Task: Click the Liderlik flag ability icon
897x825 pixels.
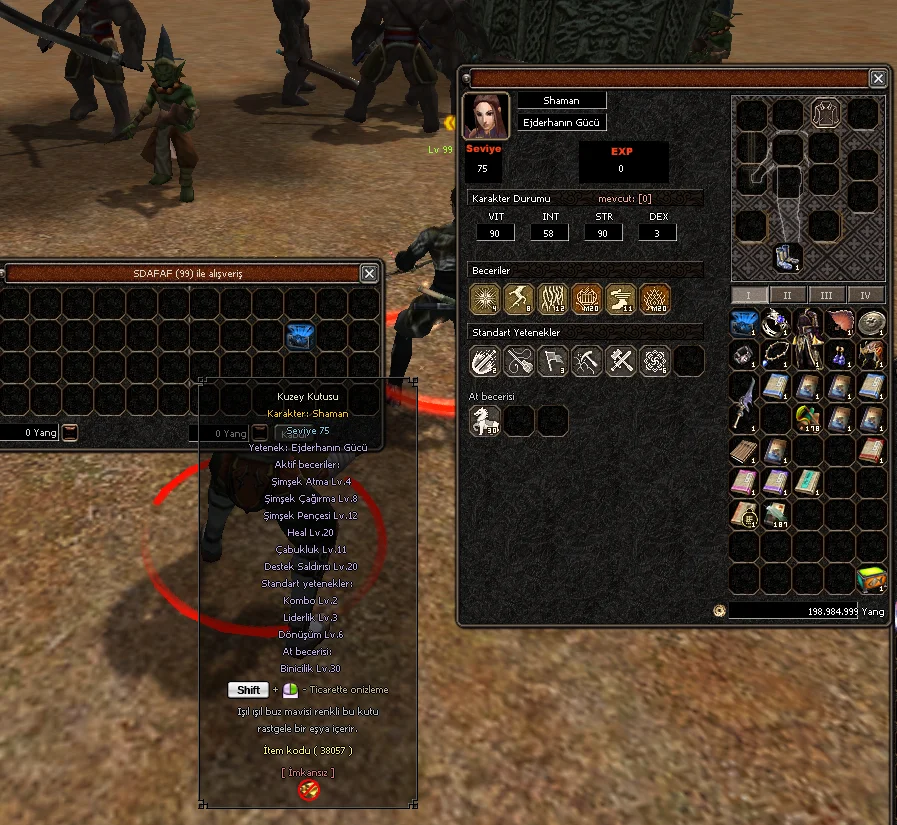Action: tap(553, 360)
